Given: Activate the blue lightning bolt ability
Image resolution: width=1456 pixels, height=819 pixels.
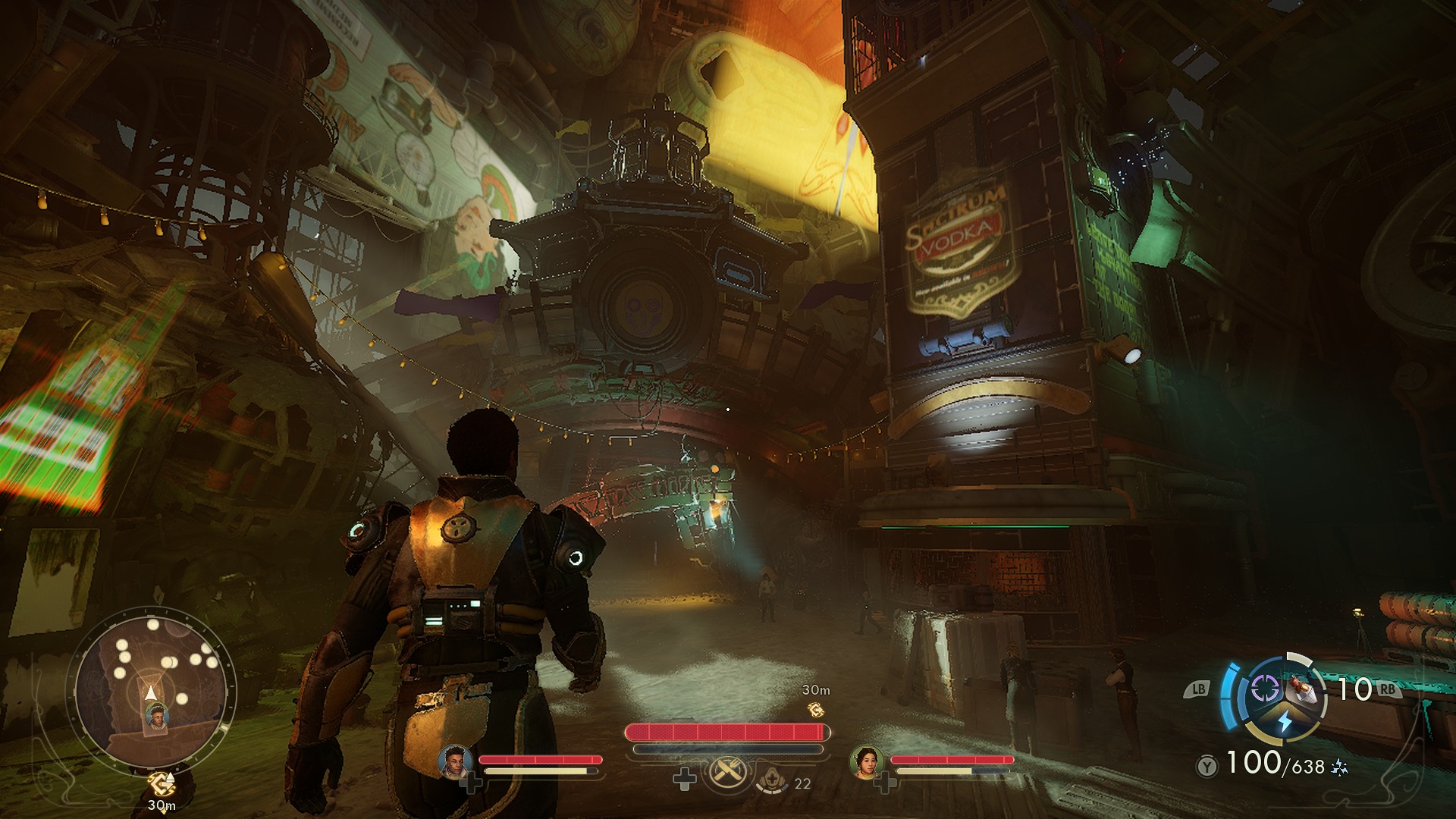Looking at the screenshot, I should click(x=1285, y=720).
